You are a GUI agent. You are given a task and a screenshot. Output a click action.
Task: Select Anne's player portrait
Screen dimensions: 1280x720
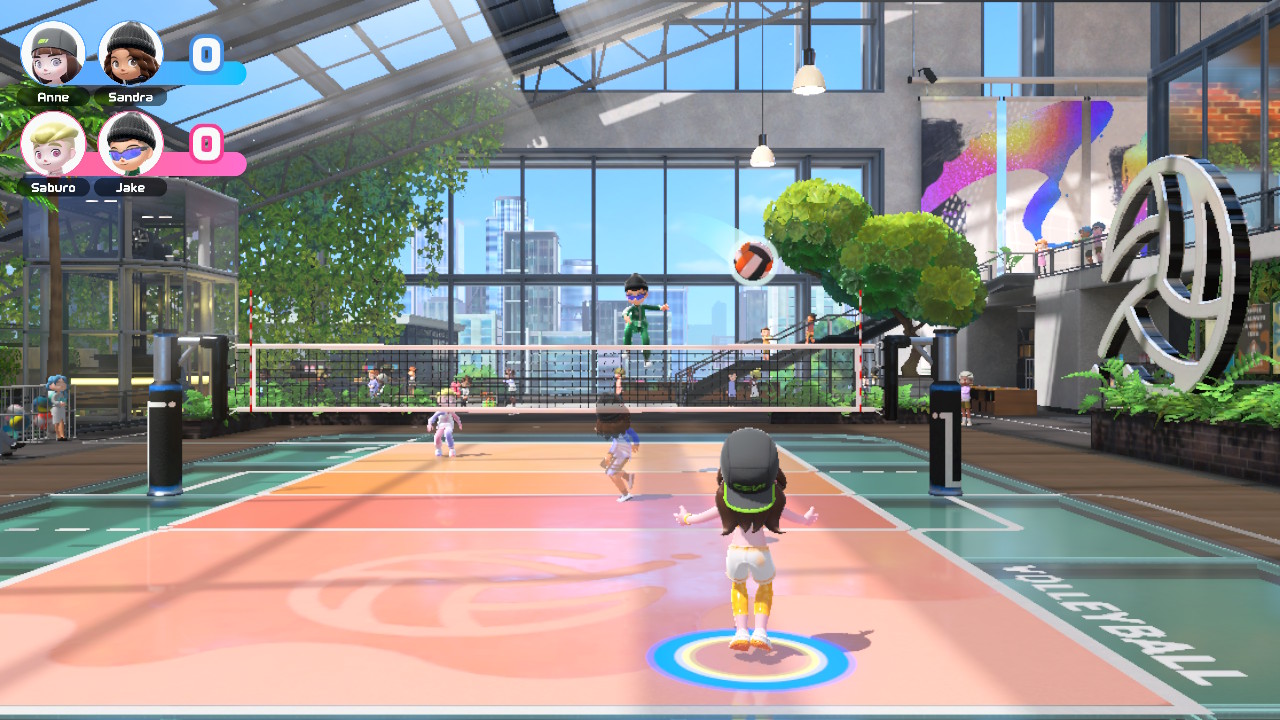point(53,53)
